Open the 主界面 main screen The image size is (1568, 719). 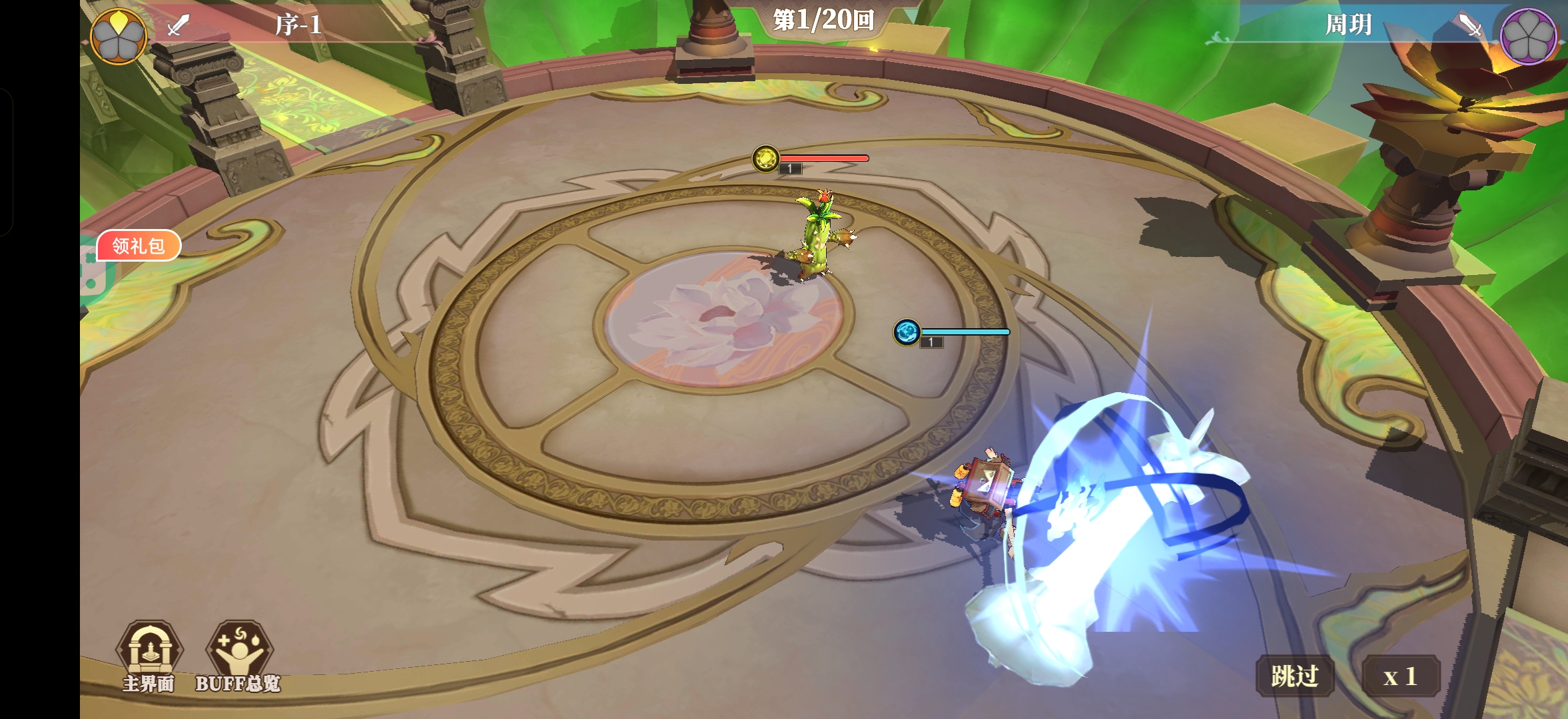pyautogui.click(x=149, y=656)
